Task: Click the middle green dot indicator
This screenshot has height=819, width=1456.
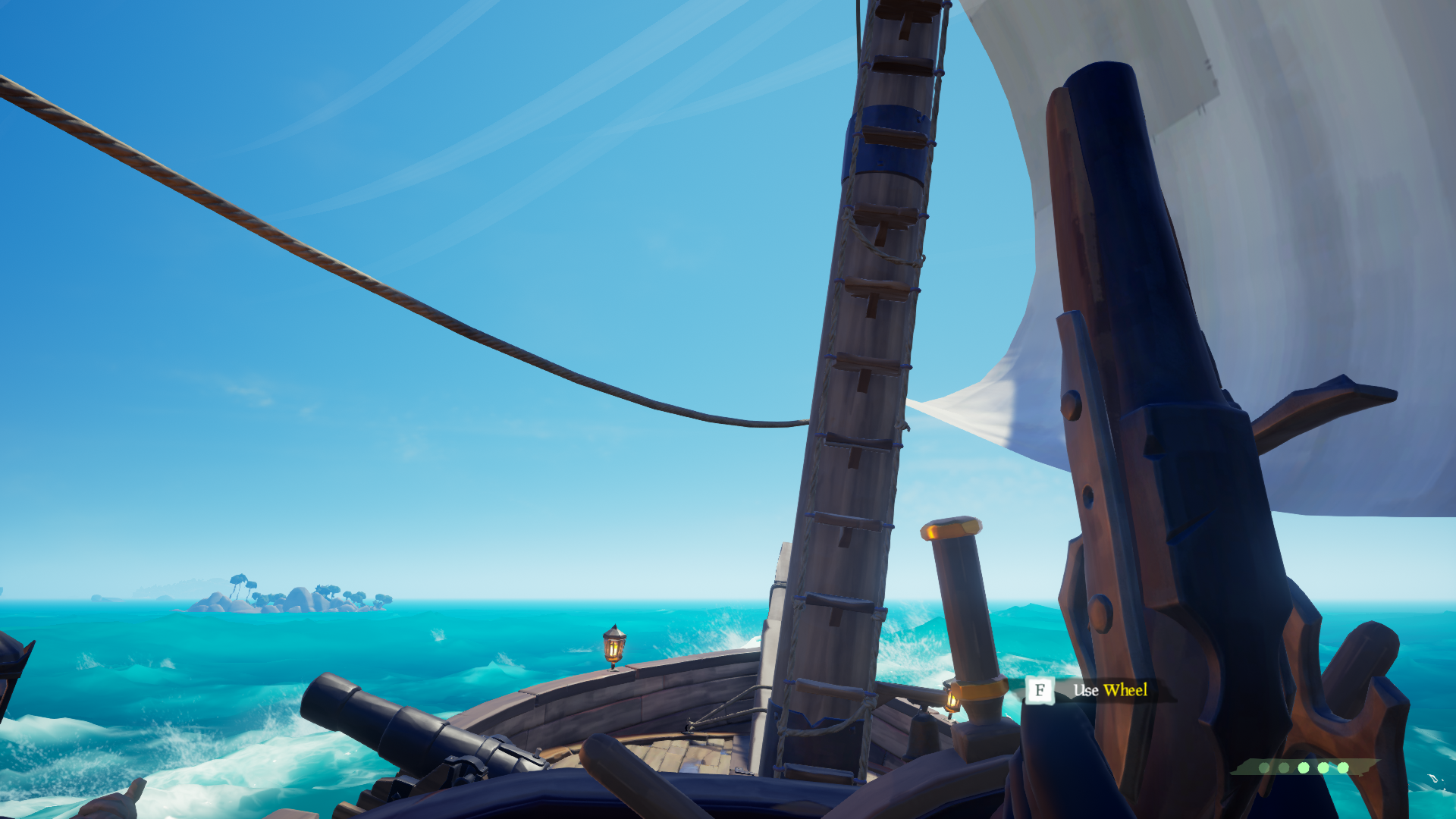Action: pyautogui.click(x=1303, y=767)
